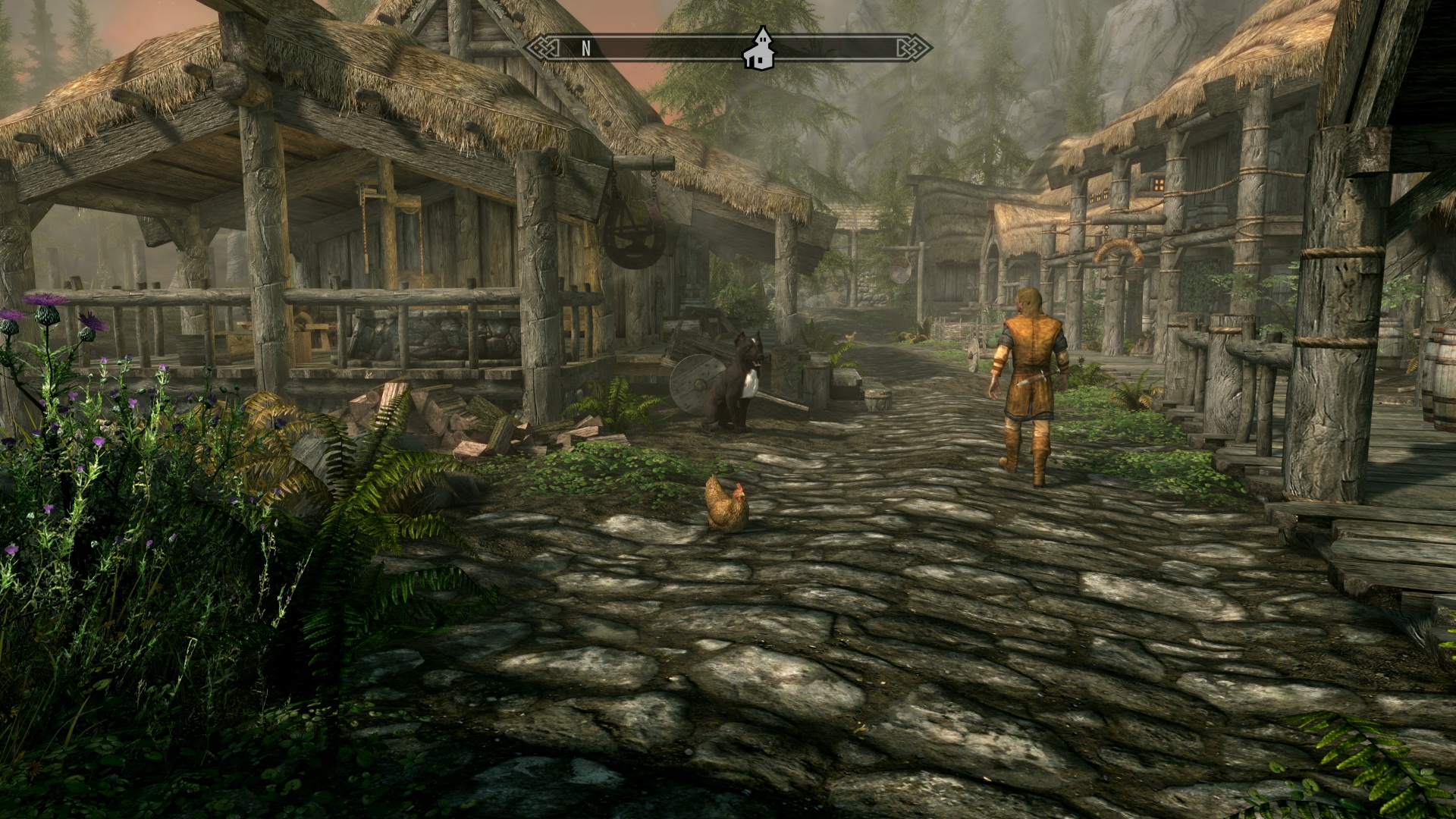
Task: Select the North indicator on the compass bar
Action: click(x=585, y=49)
